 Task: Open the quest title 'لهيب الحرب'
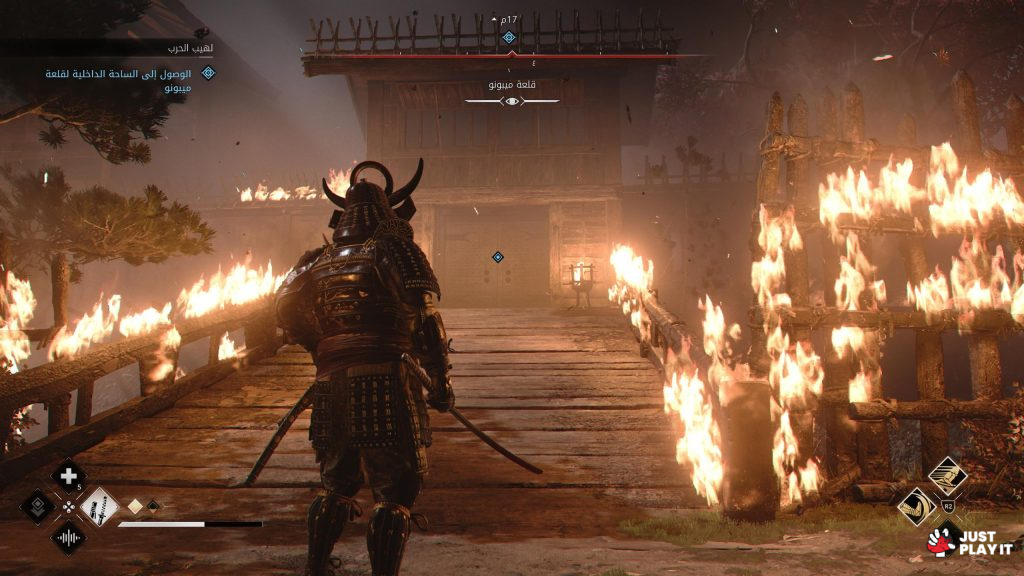pos(189,48)
